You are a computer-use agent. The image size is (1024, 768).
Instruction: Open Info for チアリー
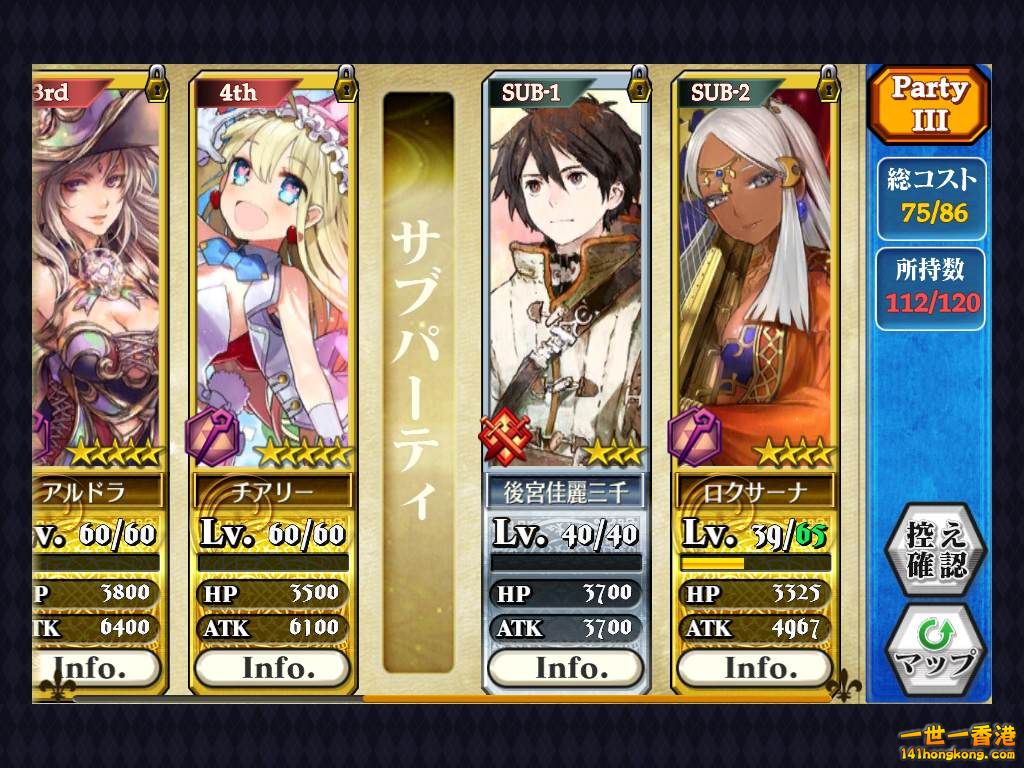coord(271,667)
